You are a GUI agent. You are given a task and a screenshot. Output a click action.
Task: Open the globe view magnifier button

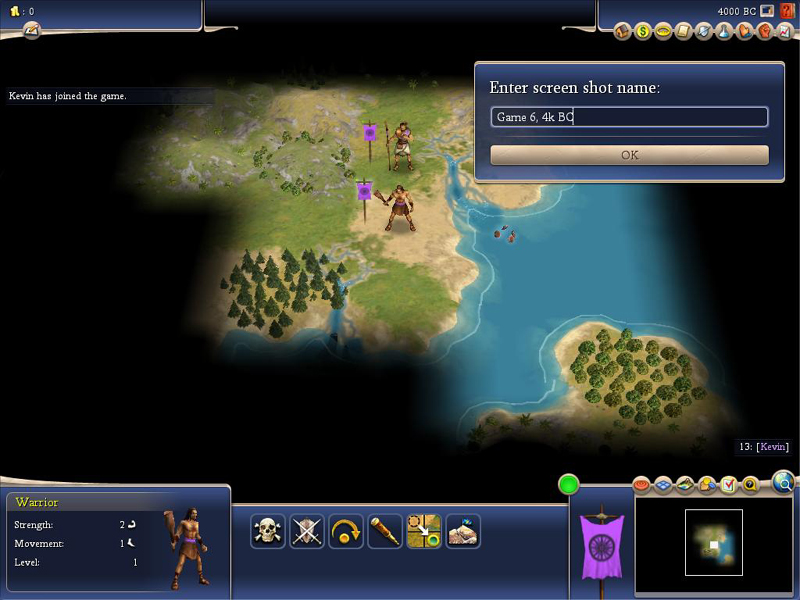click(785, 484)
